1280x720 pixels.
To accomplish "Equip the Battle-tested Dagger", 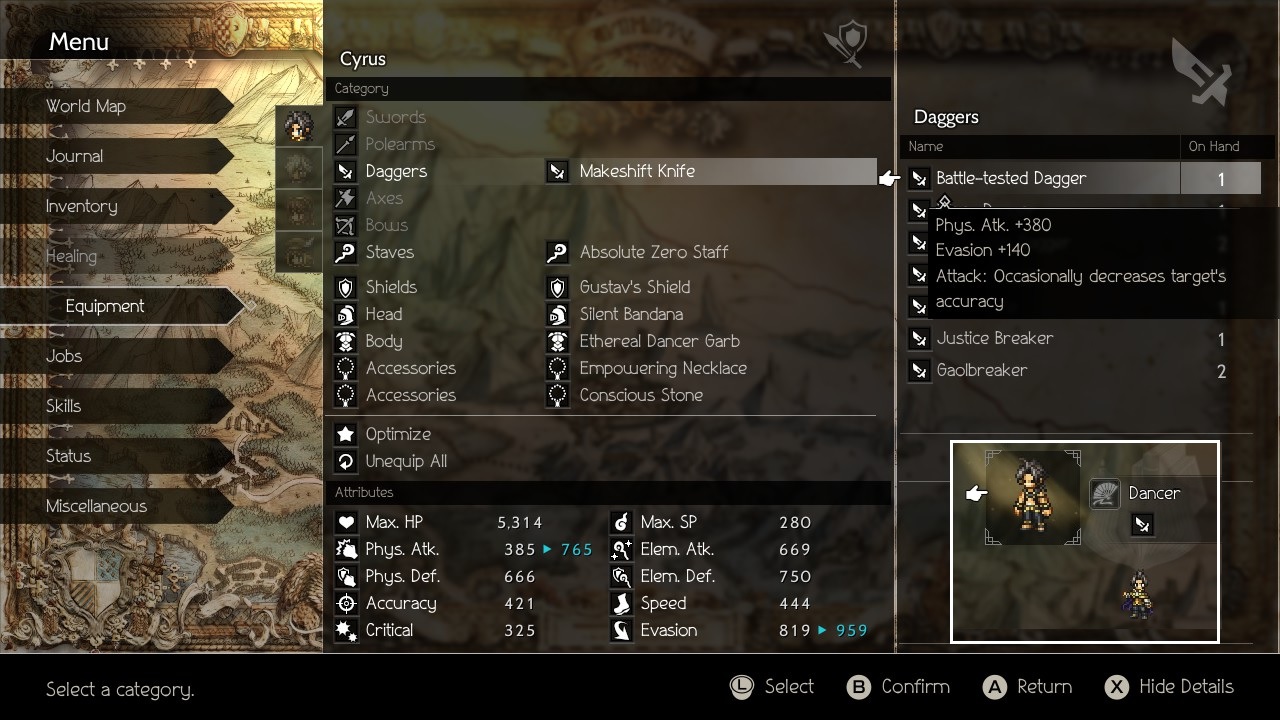I will [x=1011, y=179].
